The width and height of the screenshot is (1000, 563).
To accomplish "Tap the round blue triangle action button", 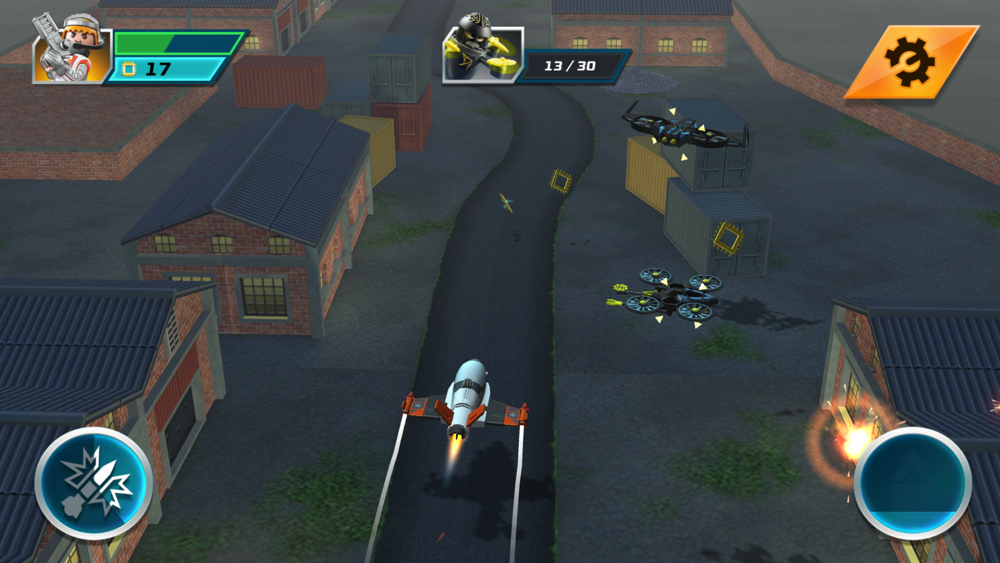I will [912, 484].
